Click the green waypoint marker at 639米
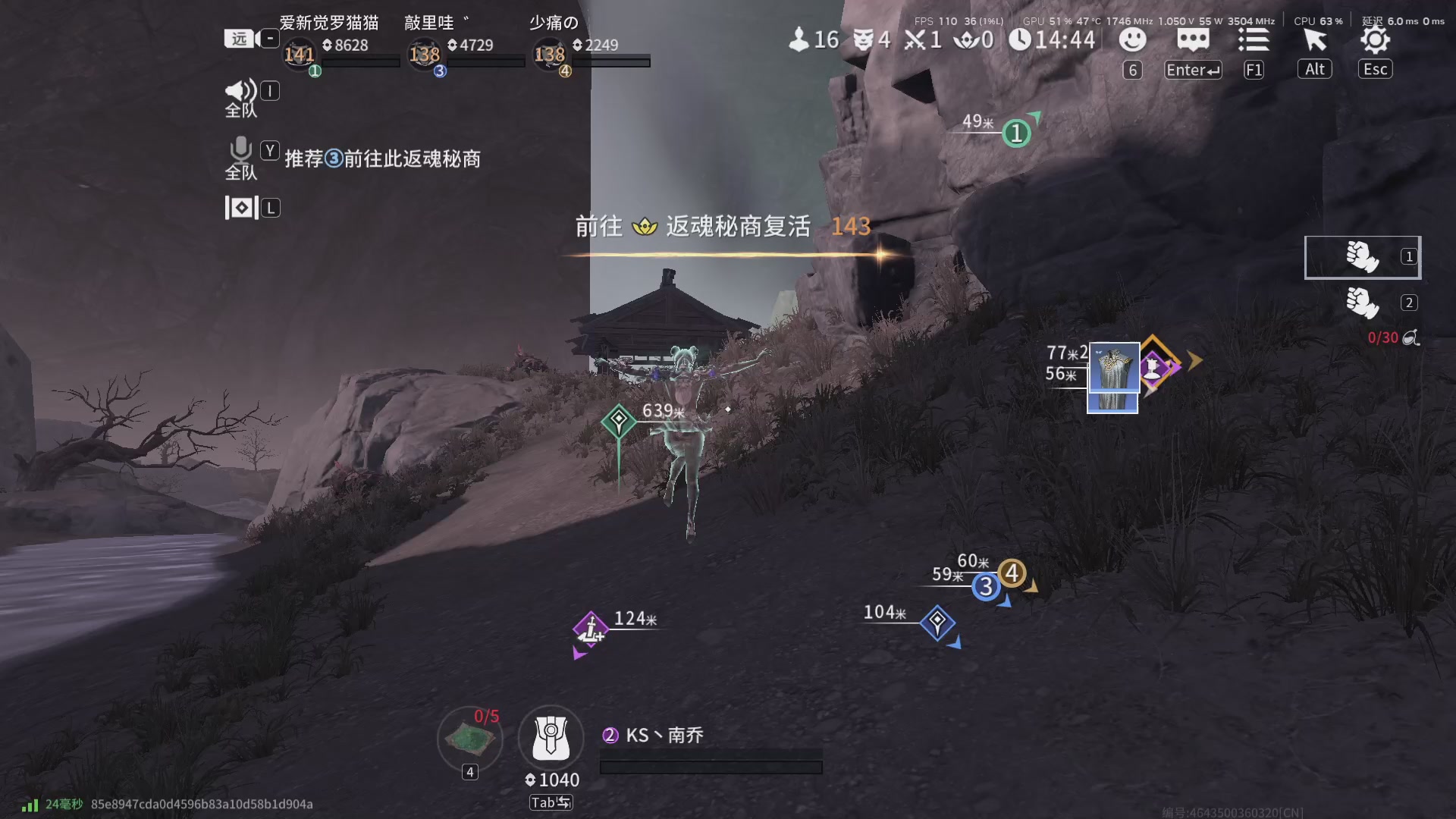1456x819 pixels. point(620,419)
